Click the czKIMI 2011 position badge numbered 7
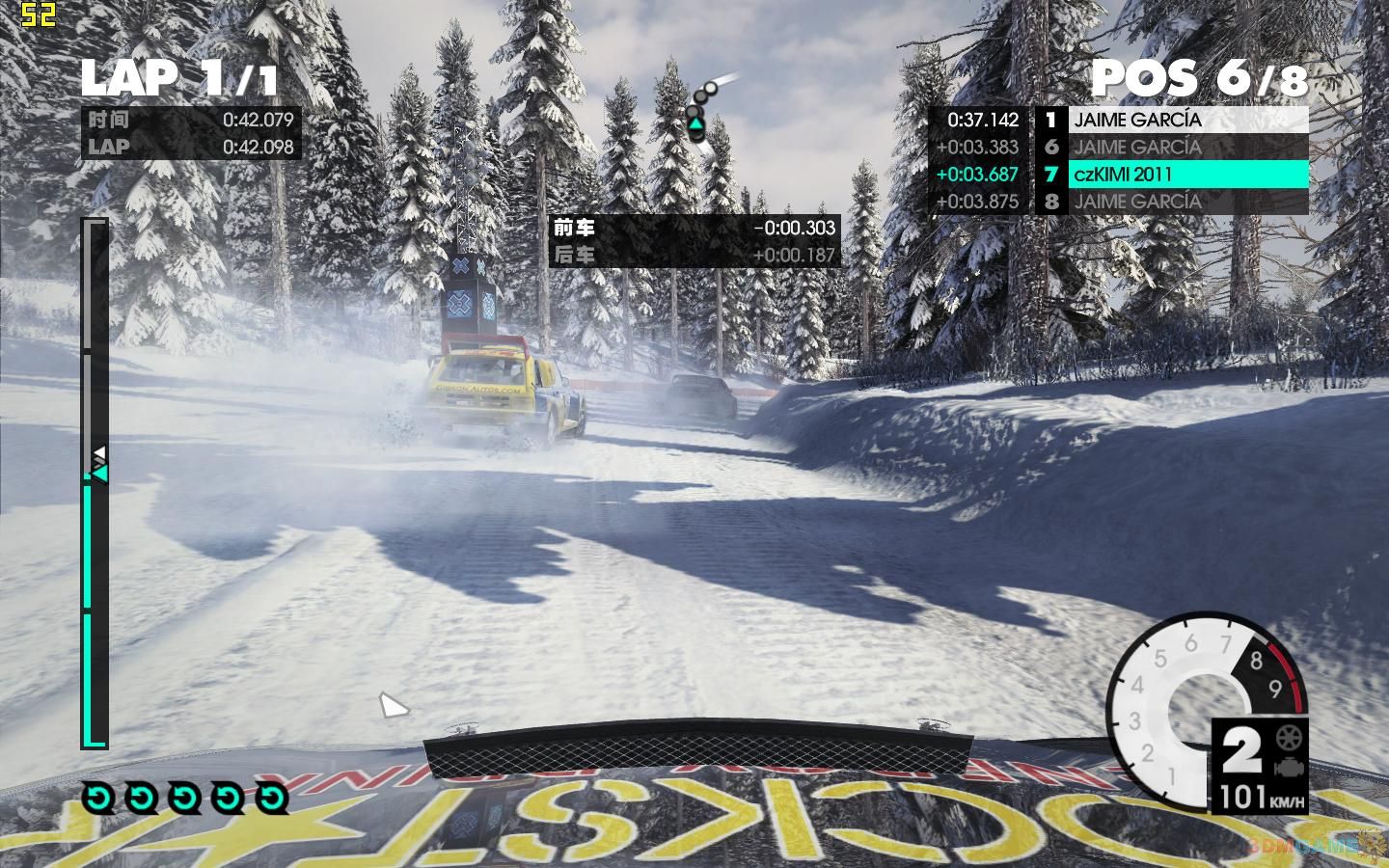Image resolution: width=1389 pixels, height=868 pixels. pos(1050,175)
